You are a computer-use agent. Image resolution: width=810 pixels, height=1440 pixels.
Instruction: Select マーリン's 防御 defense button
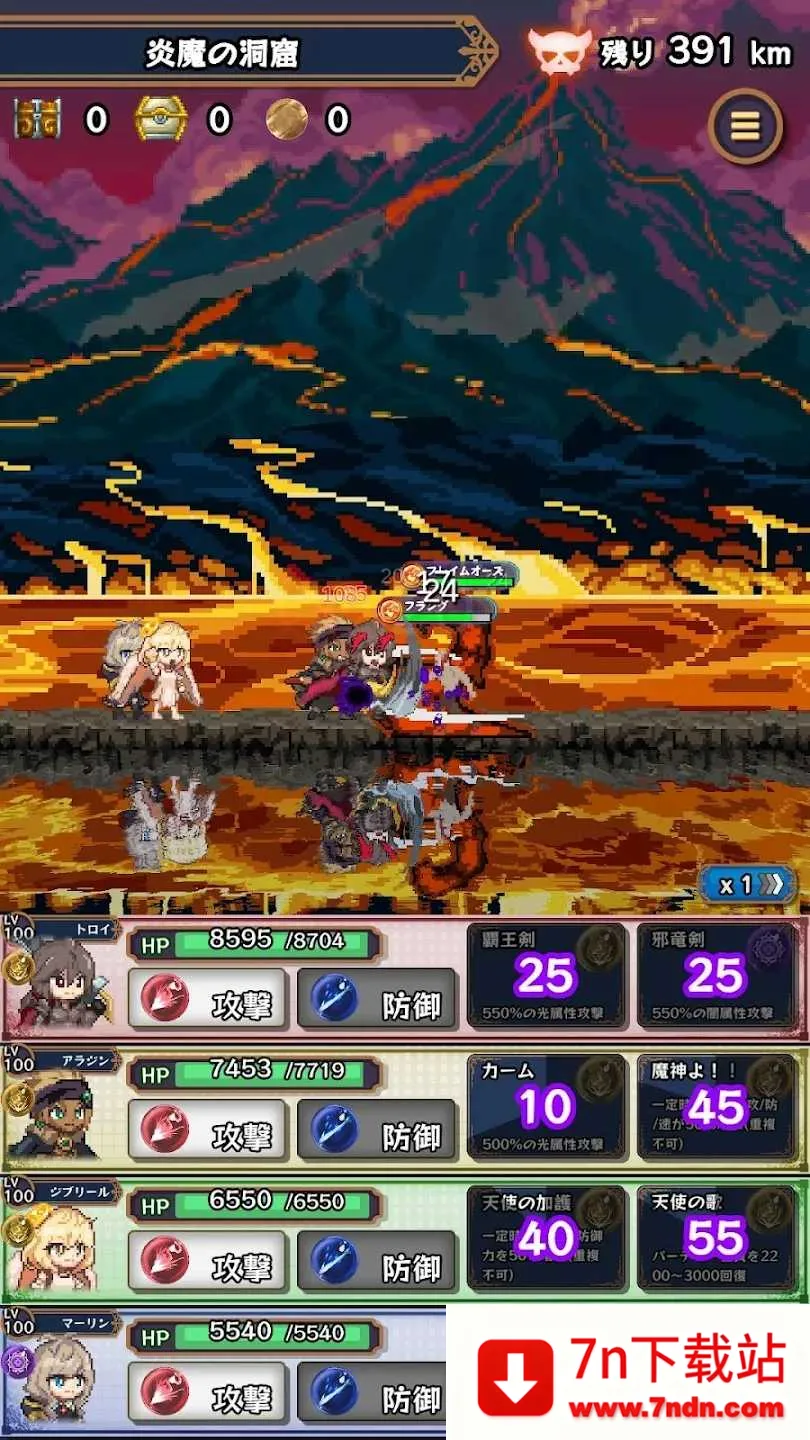(377, 1394)
